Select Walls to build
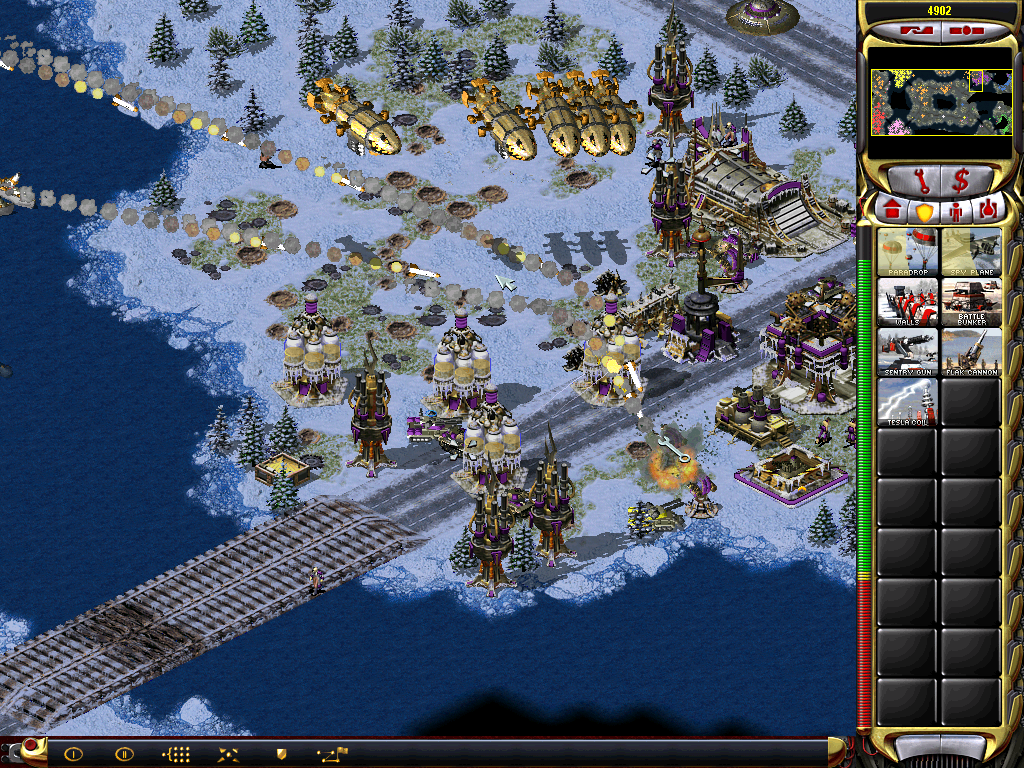Image resolution: width=1024 pixels, height=768 pixels. (908, 302)
